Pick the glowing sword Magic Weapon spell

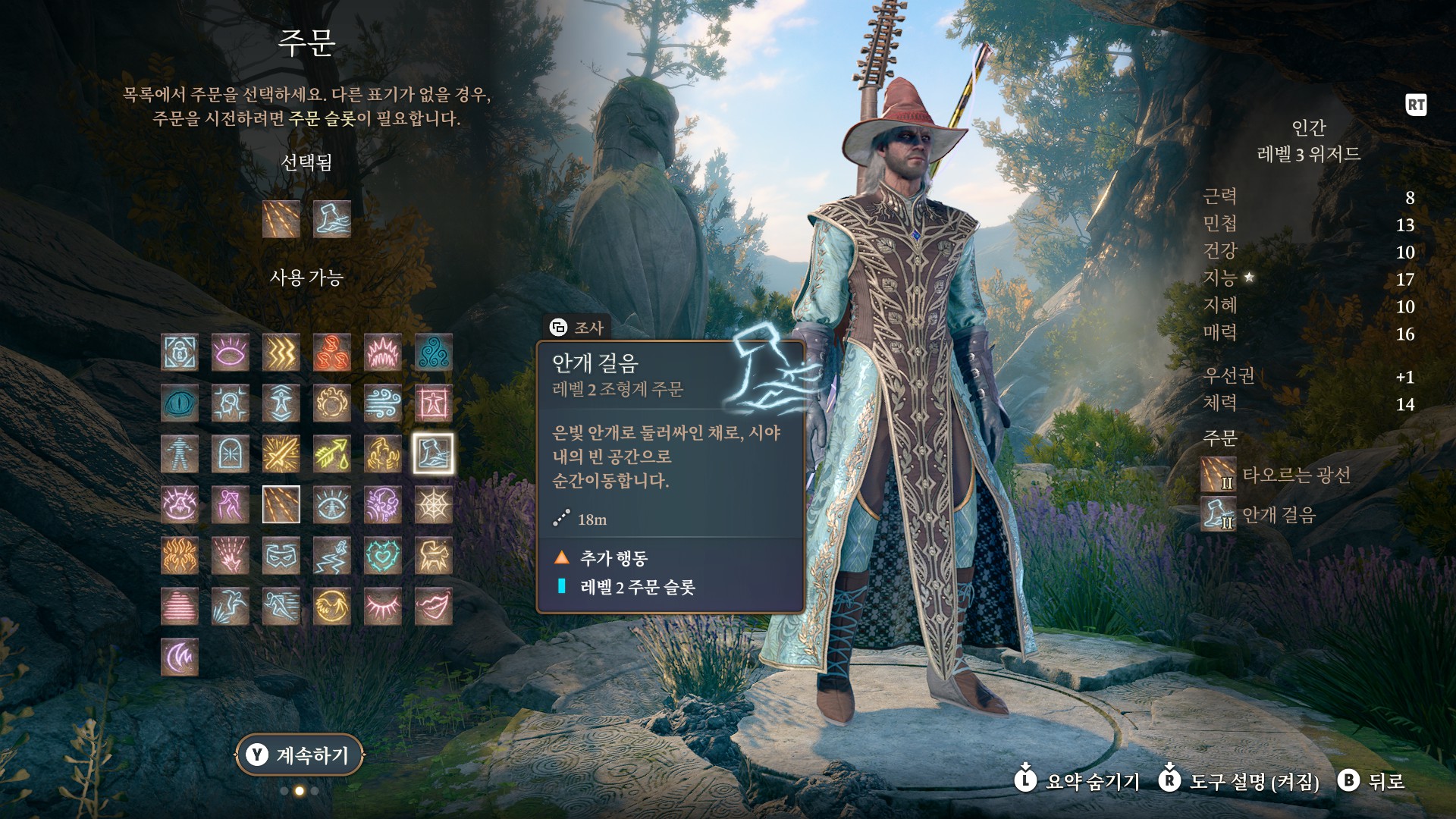click(x=281, y=454)
